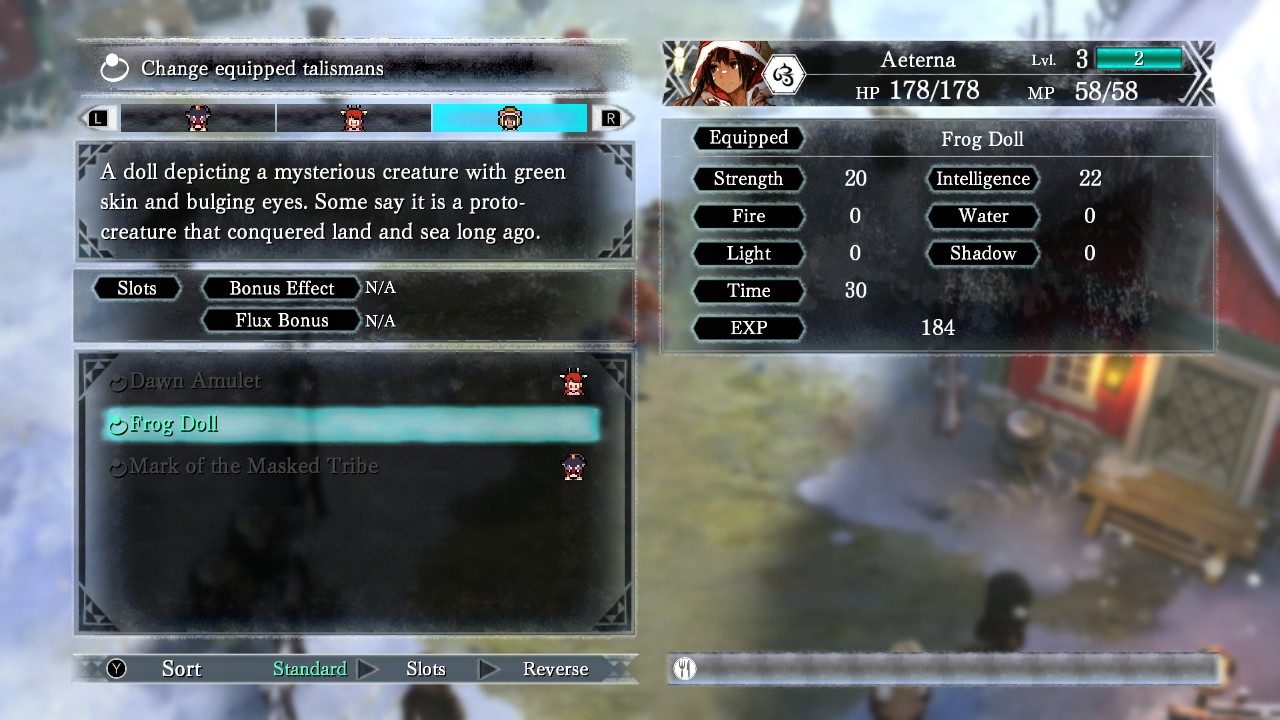Screen dimensions: 1280x720
Task: Switch to the dark-haired character tab
Action: tap(198, 118)
